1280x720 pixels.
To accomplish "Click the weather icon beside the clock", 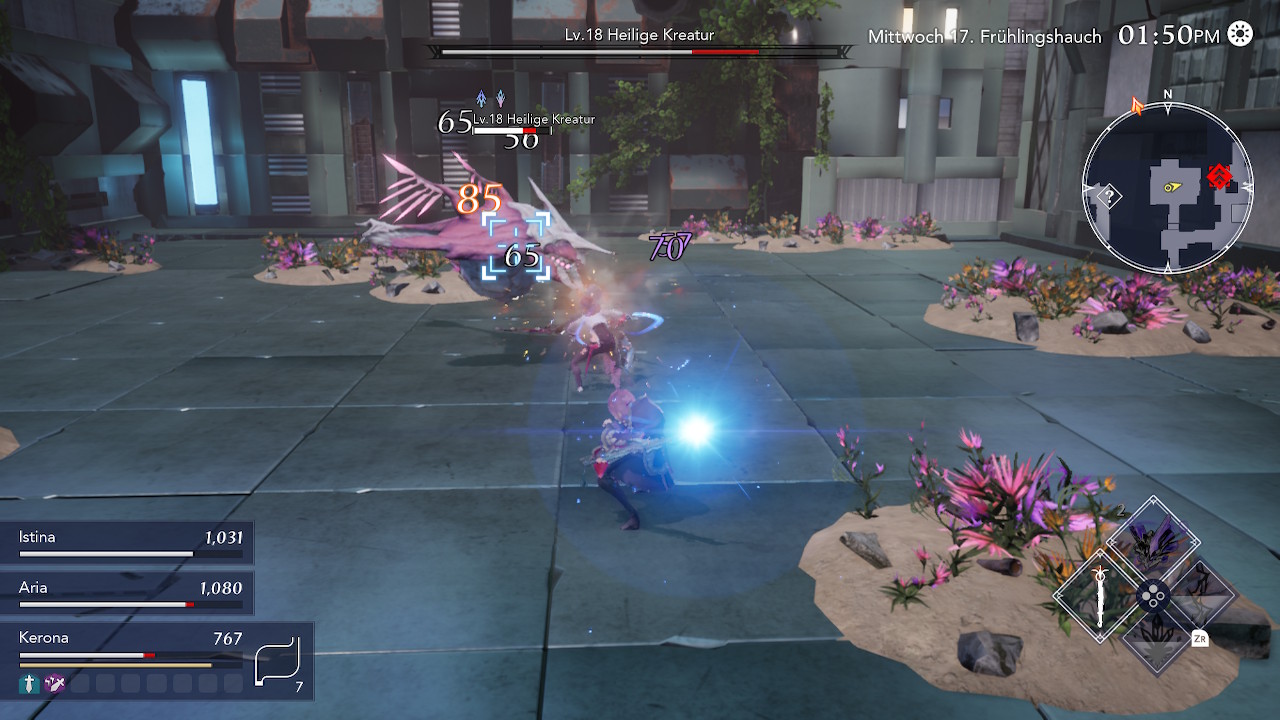I will coord(1240,35).
